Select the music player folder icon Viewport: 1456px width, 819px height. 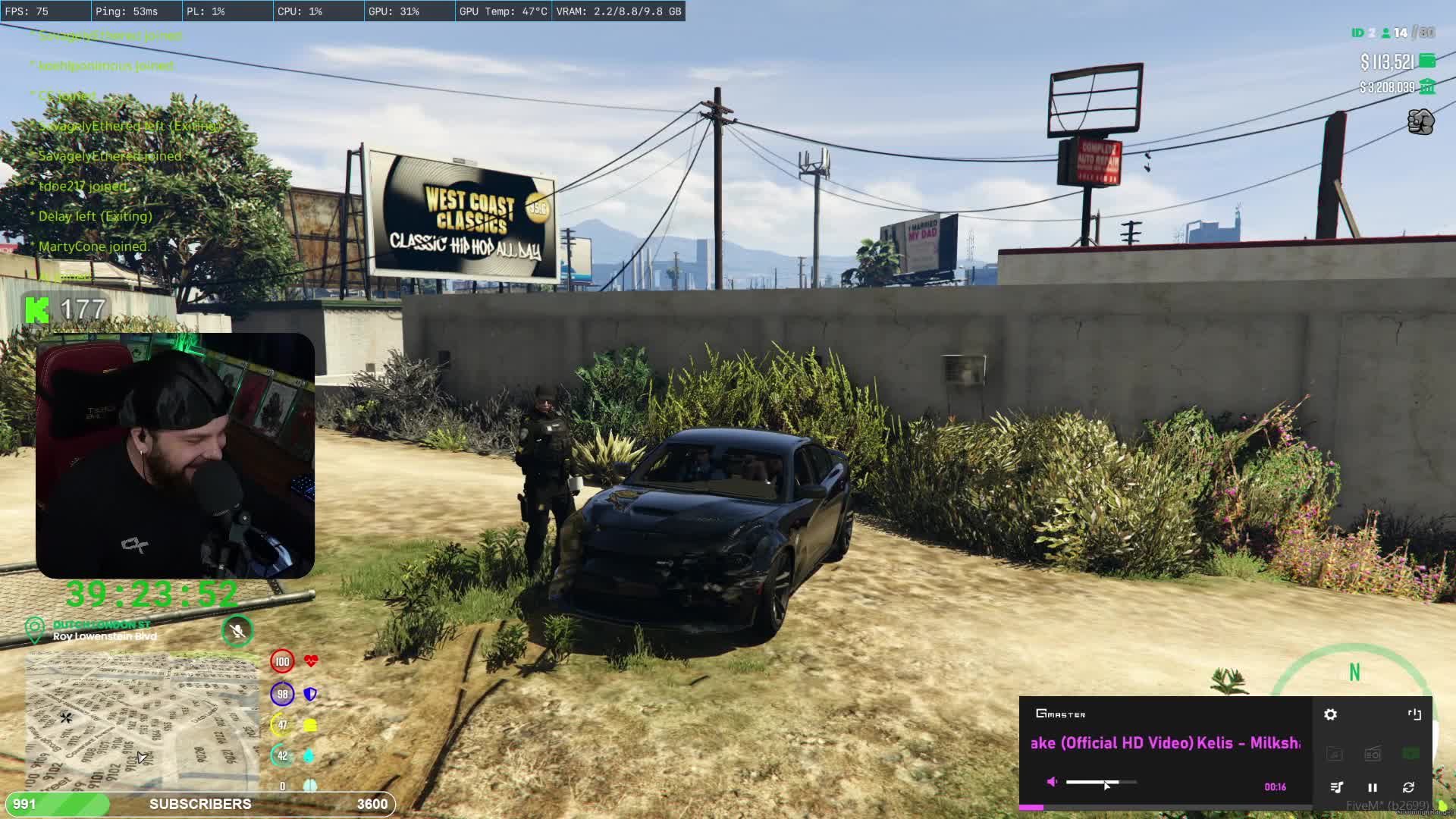pyautogui.click(x=1334, y=754)
